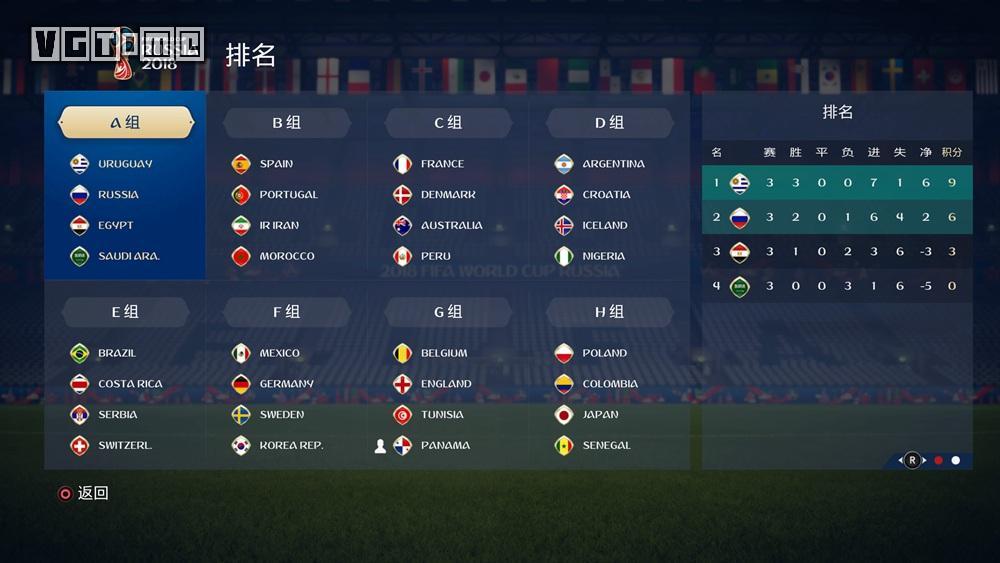Choose Germany from group F

click(286, 384)
